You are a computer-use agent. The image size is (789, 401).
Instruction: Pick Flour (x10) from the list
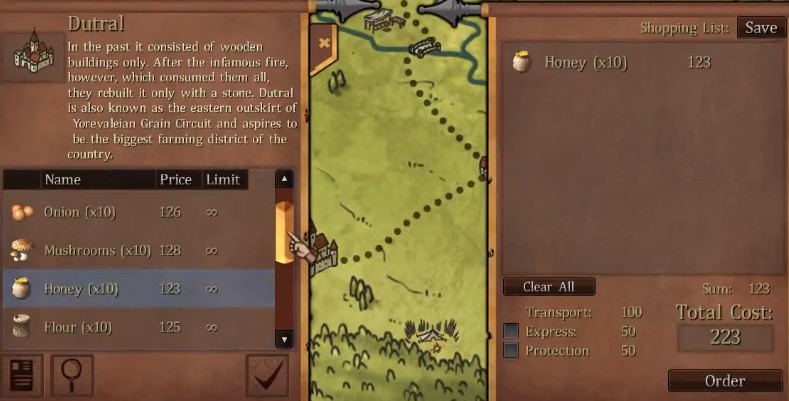point(138,327)
